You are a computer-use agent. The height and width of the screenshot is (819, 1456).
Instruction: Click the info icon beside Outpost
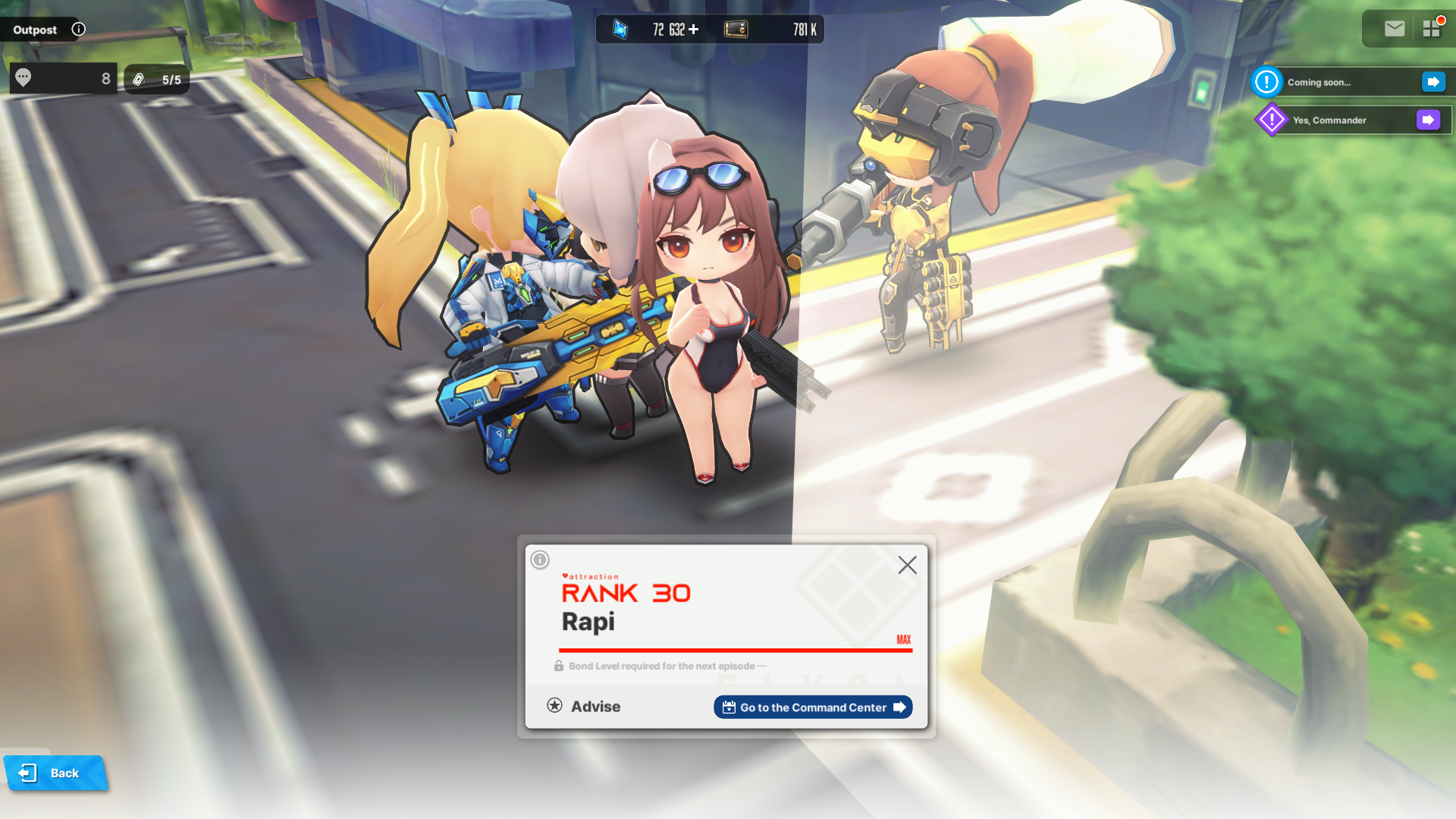point(78,29)
